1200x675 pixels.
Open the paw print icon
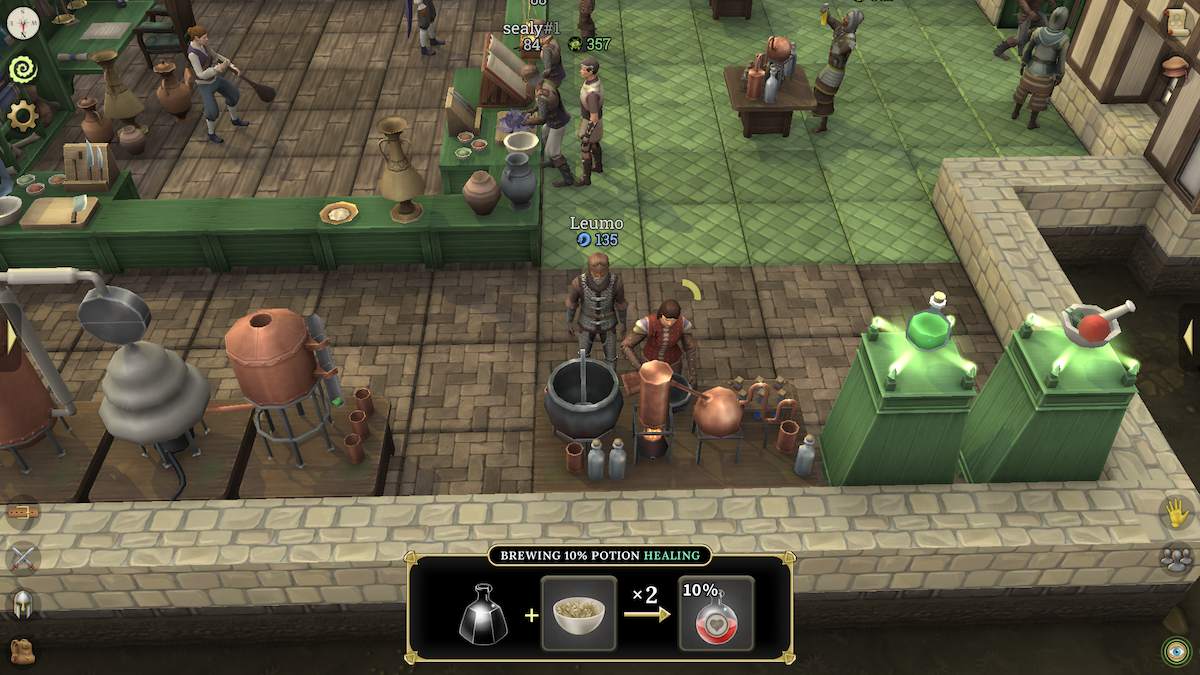coord(1178,558)
